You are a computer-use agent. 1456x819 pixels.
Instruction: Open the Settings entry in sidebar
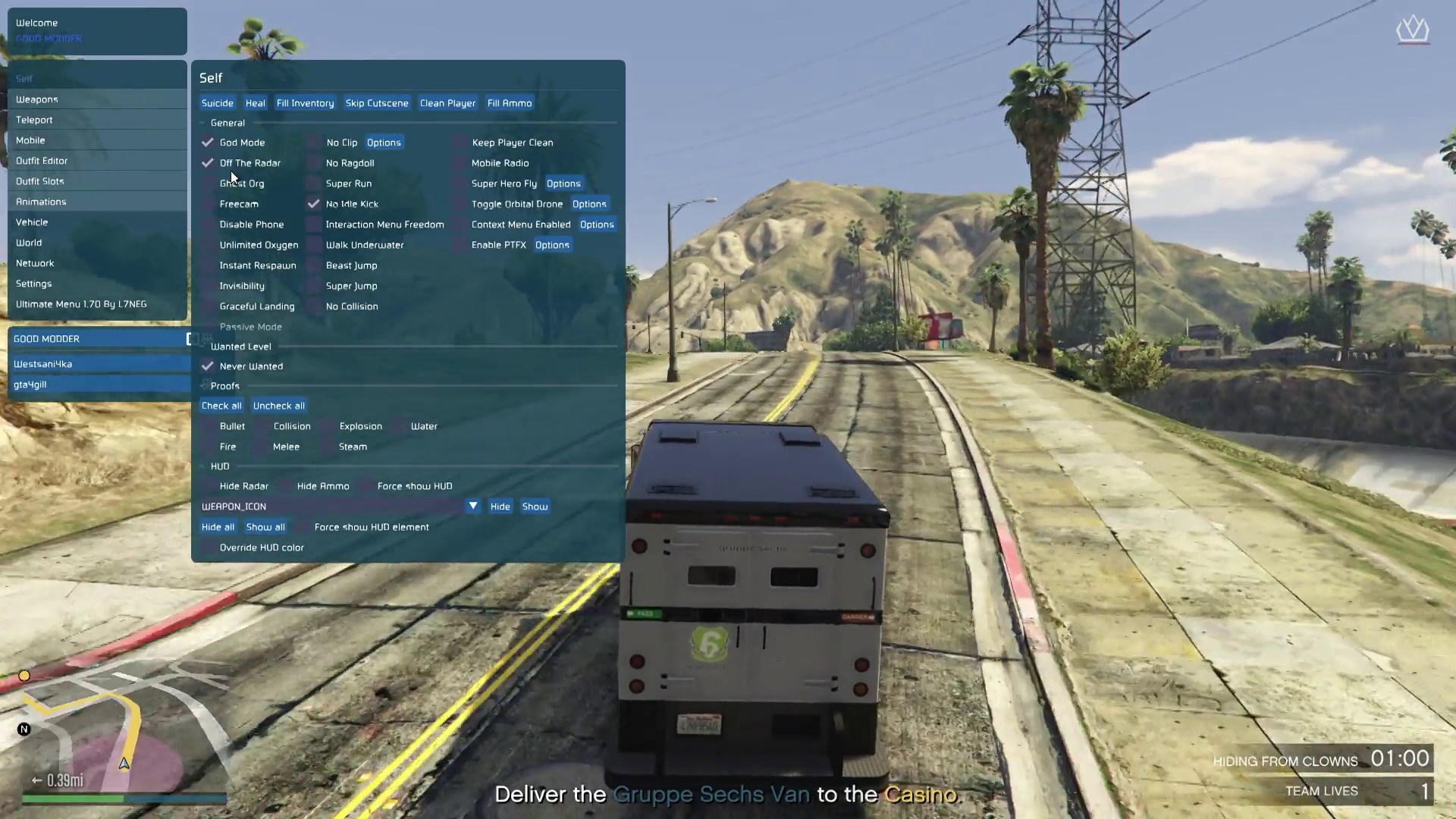(34, 284)
